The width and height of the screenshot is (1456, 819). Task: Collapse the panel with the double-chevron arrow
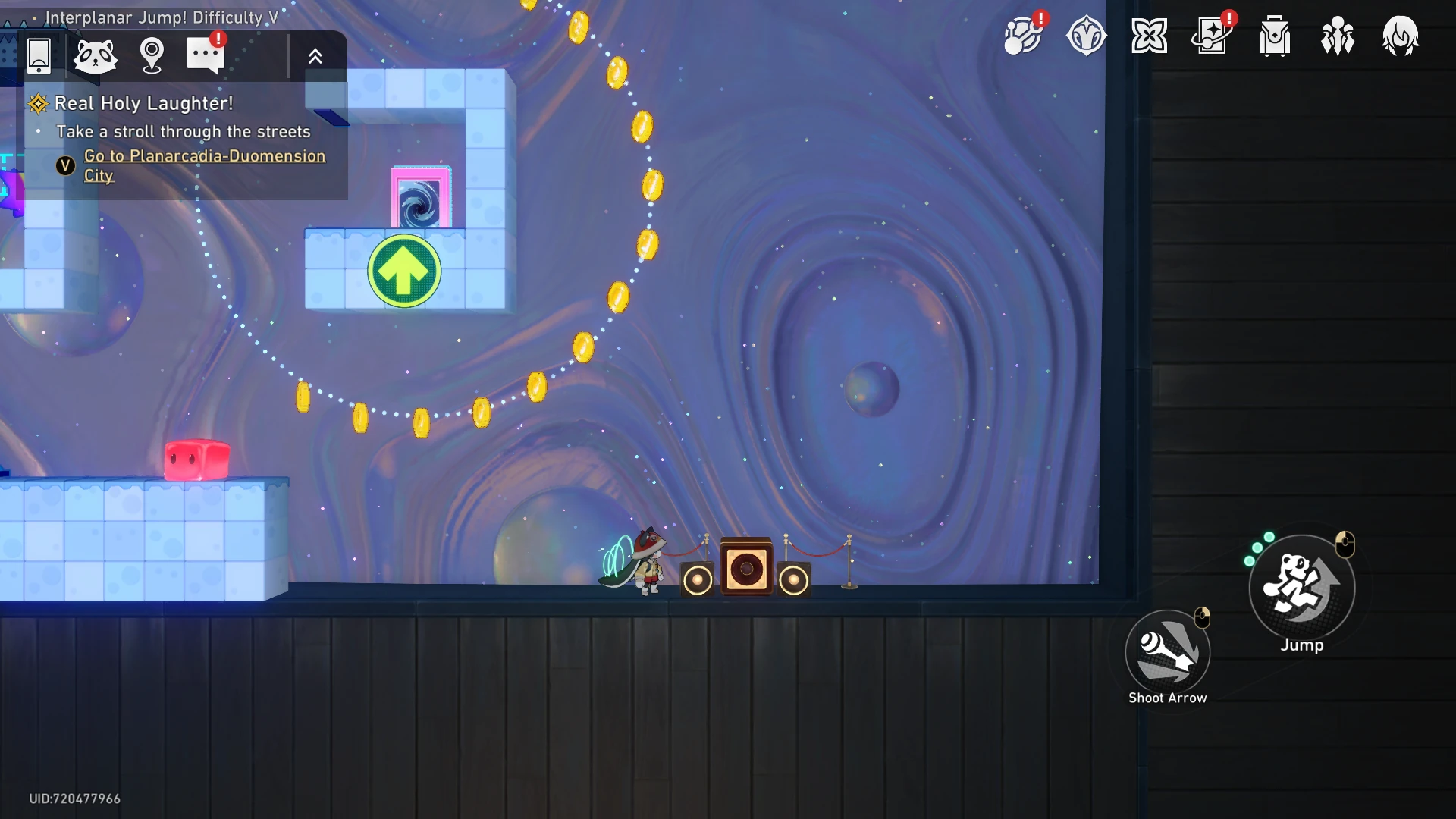point(315,55)
